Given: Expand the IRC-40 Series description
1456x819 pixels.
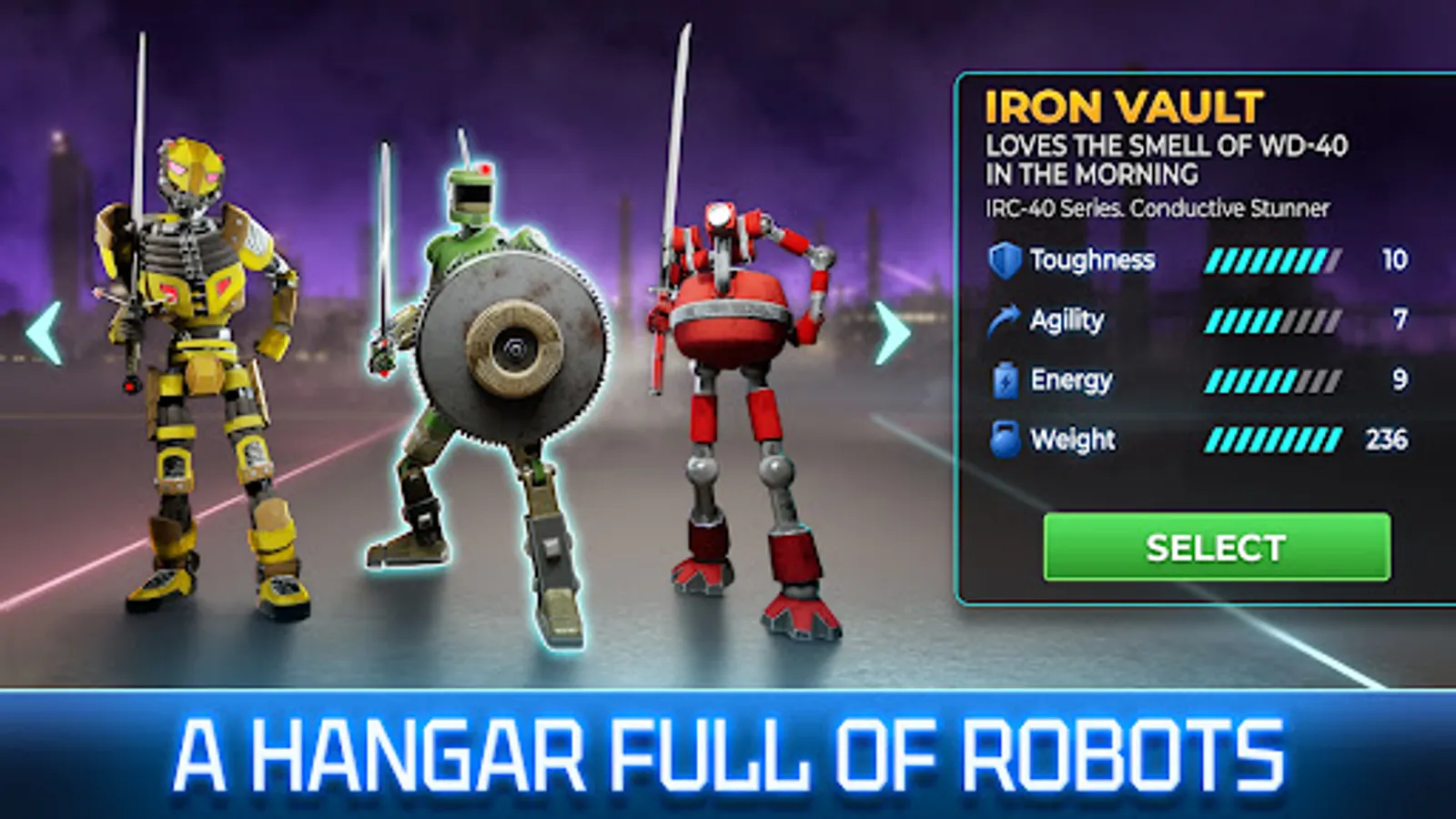Looking at the screenshot, I should coord(1156,207).
